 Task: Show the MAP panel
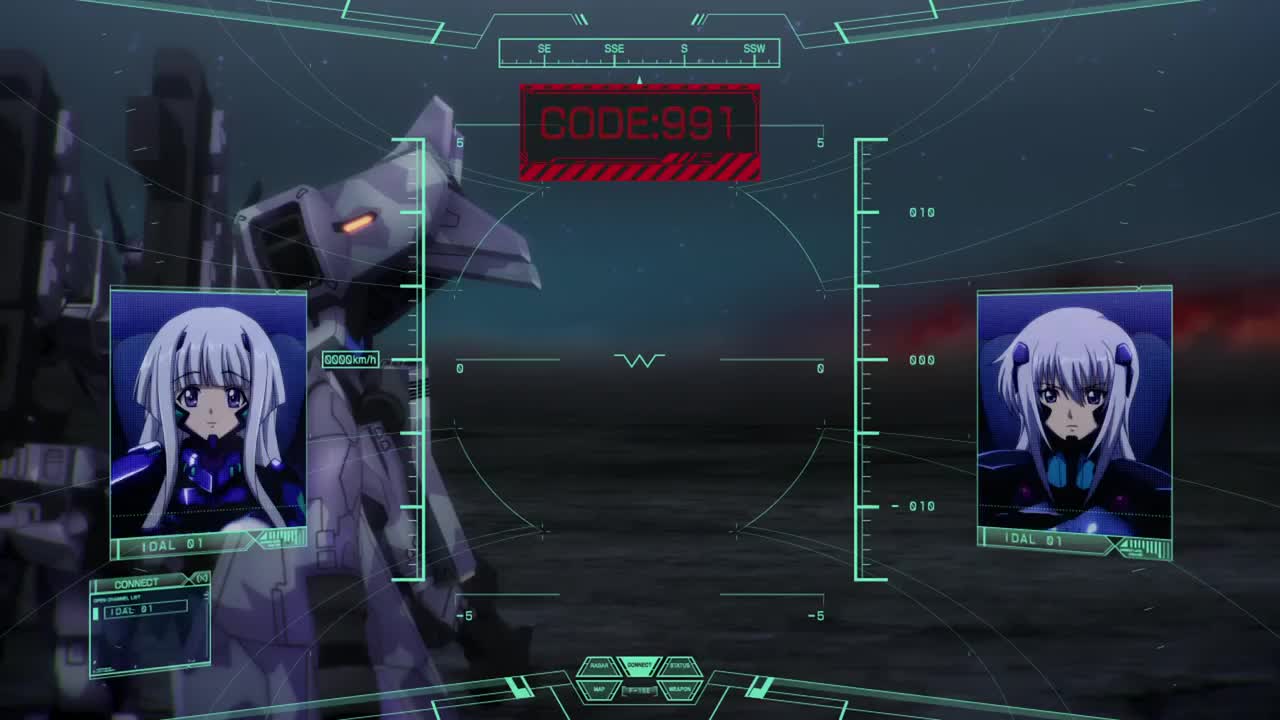[x=599, y=689]
